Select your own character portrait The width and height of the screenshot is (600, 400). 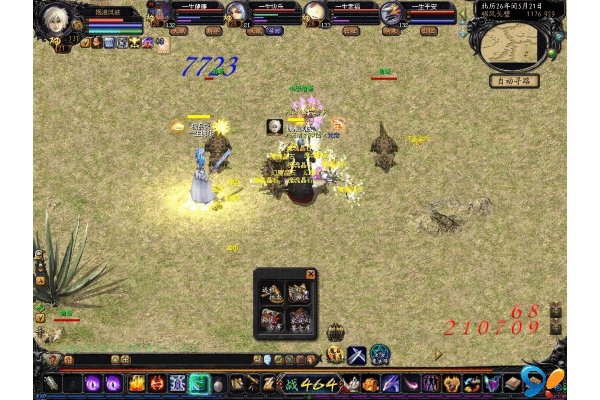pyautogui.click(x=55, y=21)
